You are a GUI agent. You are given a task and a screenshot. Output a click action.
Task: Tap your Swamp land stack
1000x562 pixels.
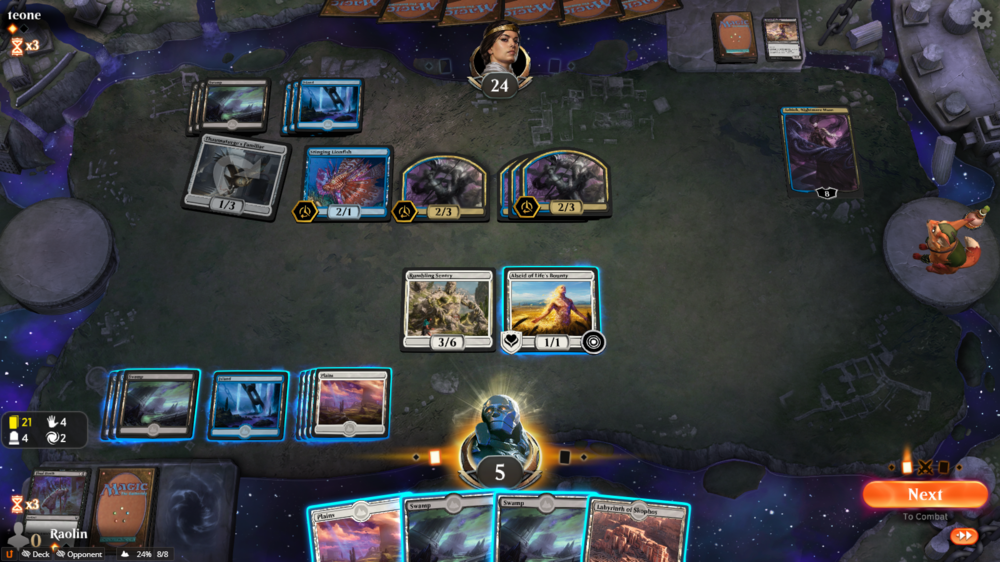coord(156,404)
